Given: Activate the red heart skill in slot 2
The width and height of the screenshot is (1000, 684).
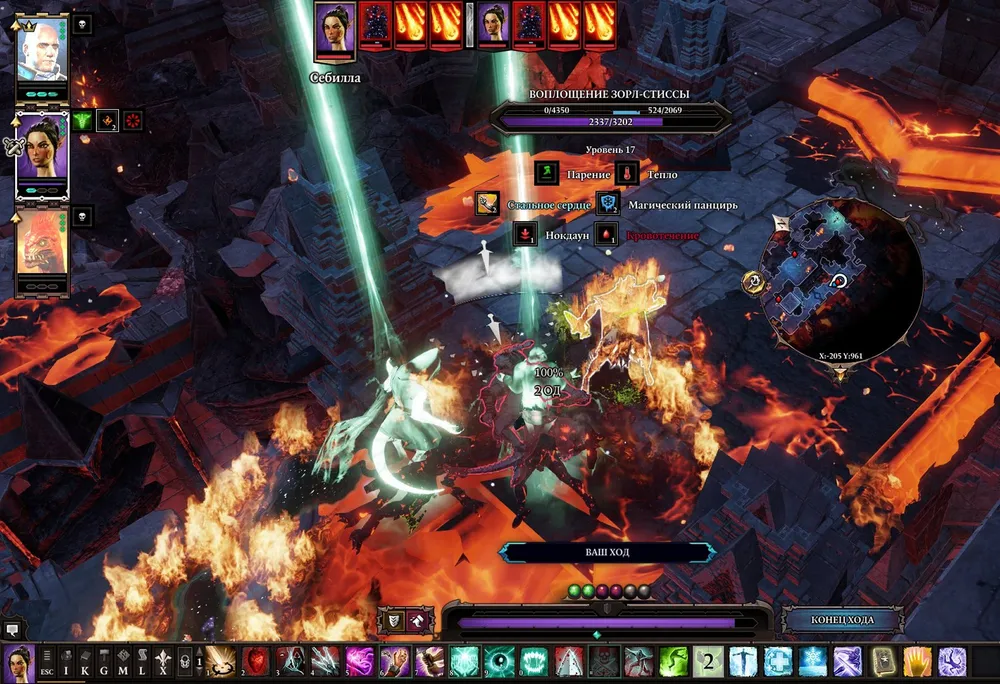Looking at the screenshot, I should 257,661.
